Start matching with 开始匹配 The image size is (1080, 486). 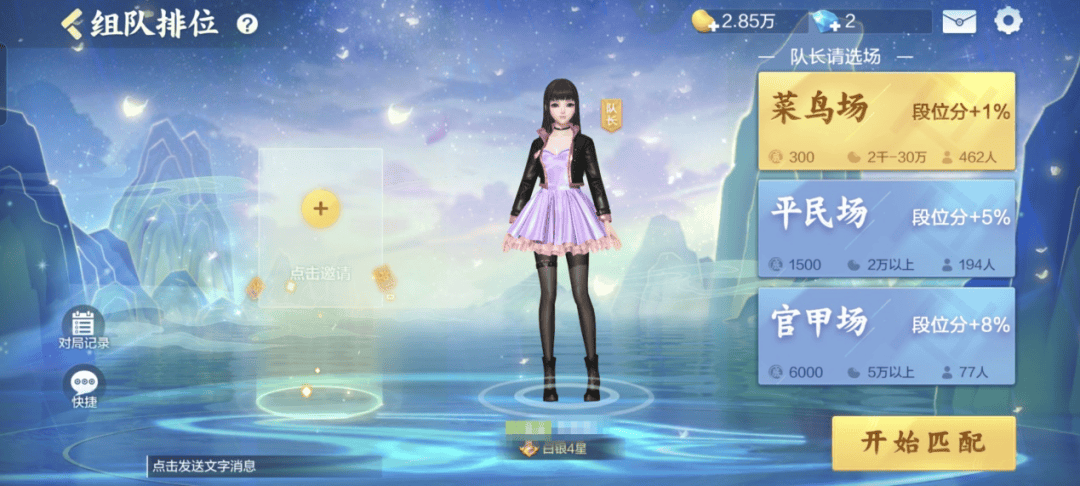tap(923, 443)
